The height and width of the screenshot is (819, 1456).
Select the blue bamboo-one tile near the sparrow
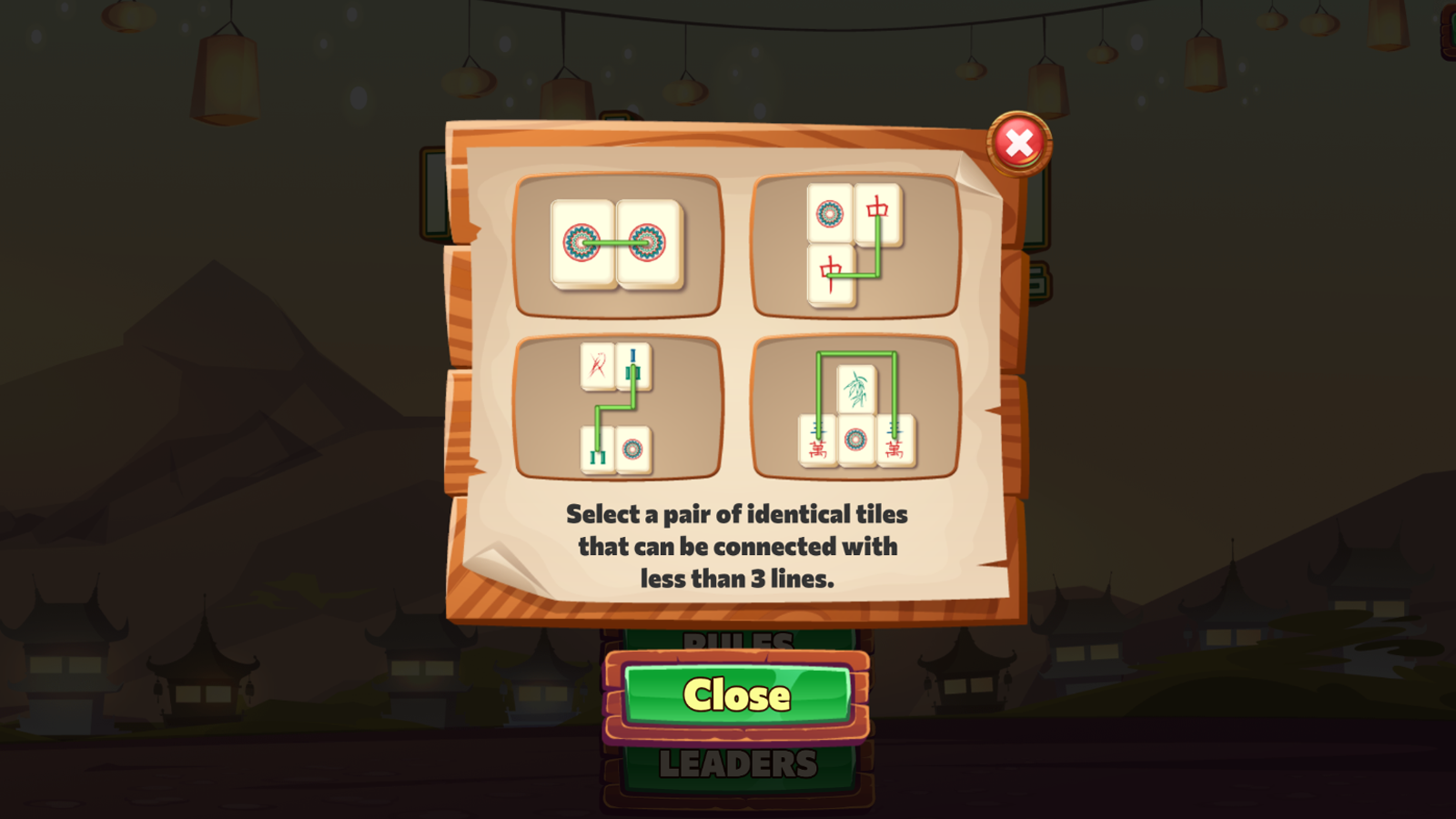pos(633,366)
